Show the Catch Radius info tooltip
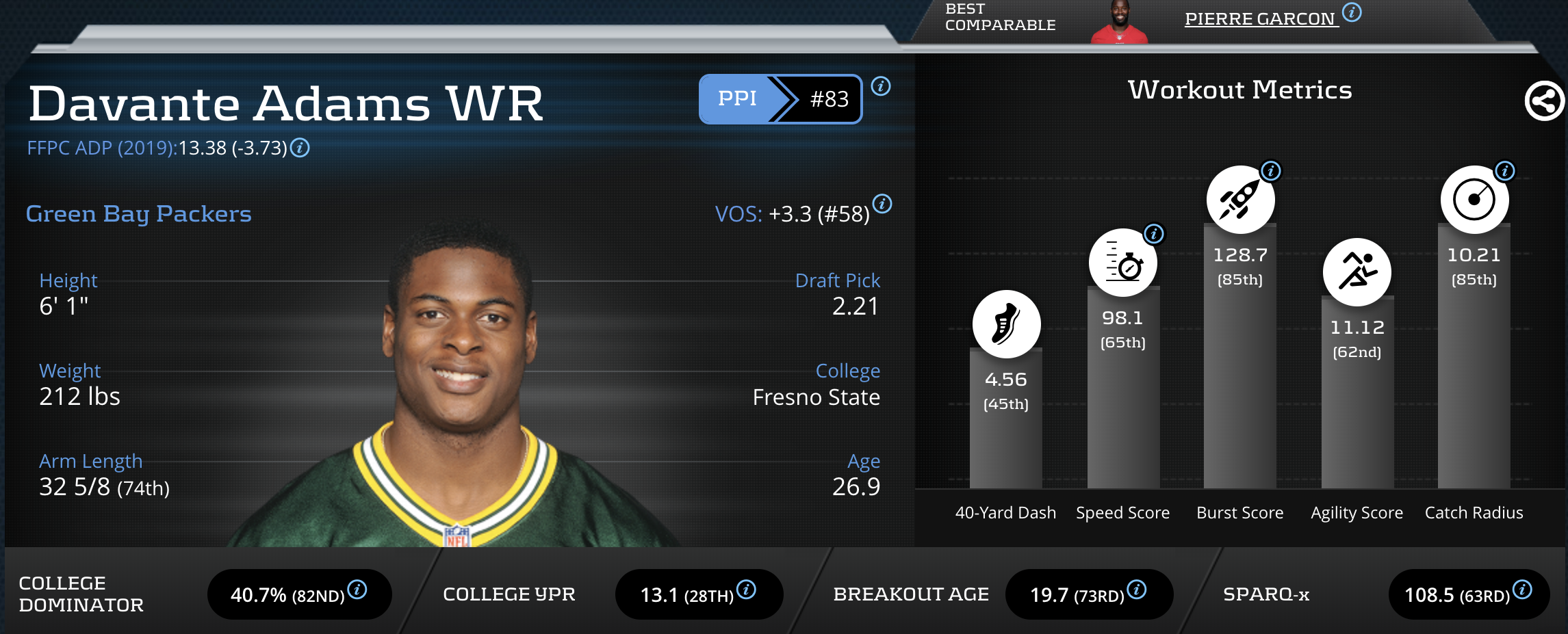The height and width of the screenshot is (634, 1568). point(1505,171)
